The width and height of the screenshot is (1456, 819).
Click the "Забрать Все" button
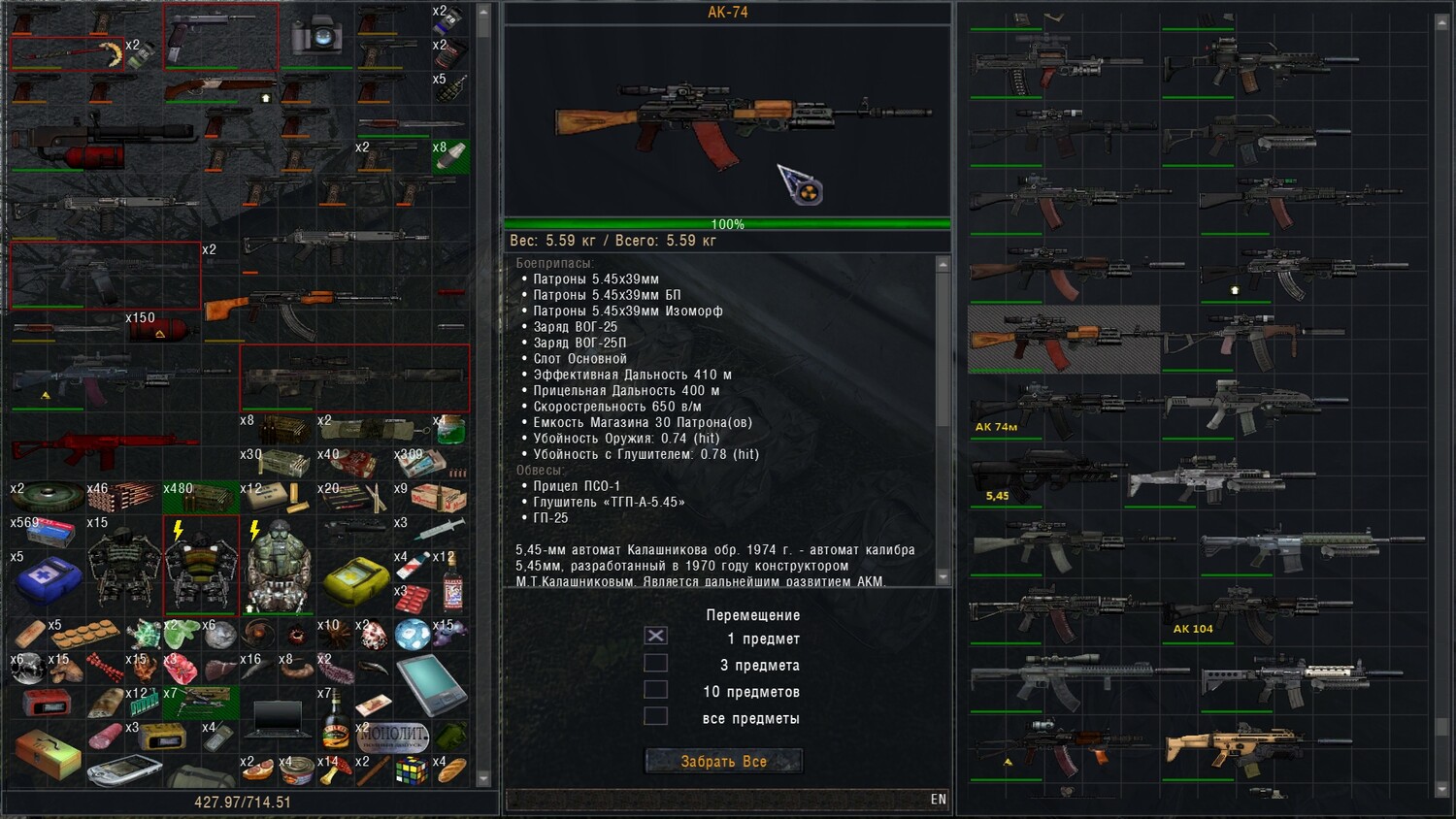tap(723, 762)
